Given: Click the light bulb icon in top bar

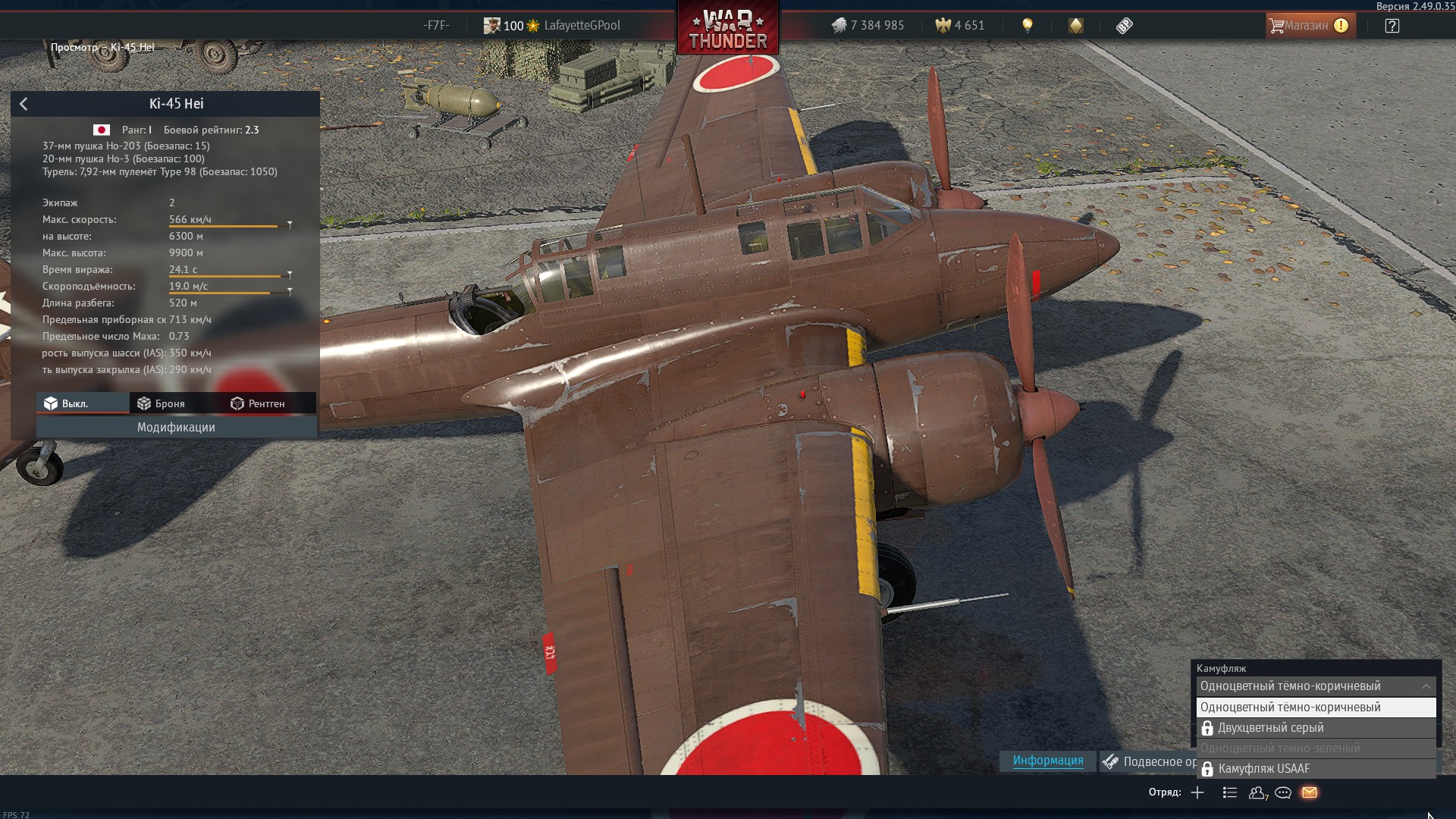Looking at the screenshot, I should [x=1028, y=26].
